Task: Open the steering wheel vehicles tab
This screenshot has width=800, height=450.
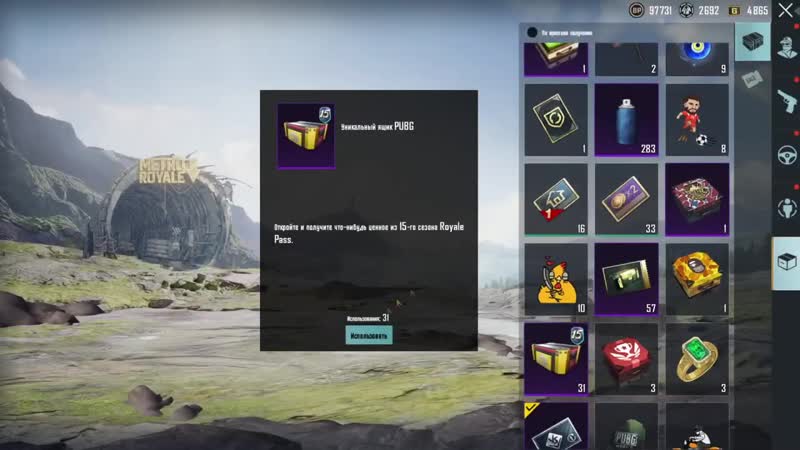Action: (786, 156)
